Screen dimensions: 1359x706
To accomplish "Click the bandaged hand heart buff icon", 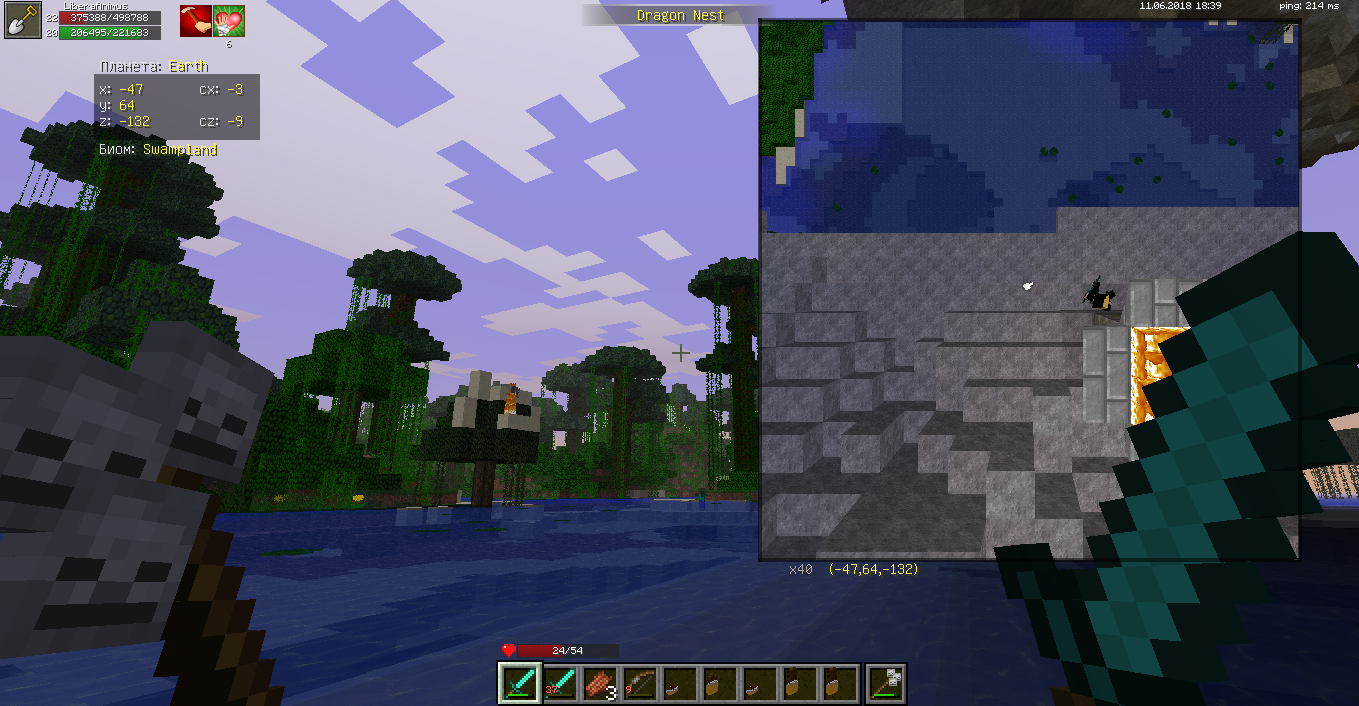I will (x=228, y=21).
